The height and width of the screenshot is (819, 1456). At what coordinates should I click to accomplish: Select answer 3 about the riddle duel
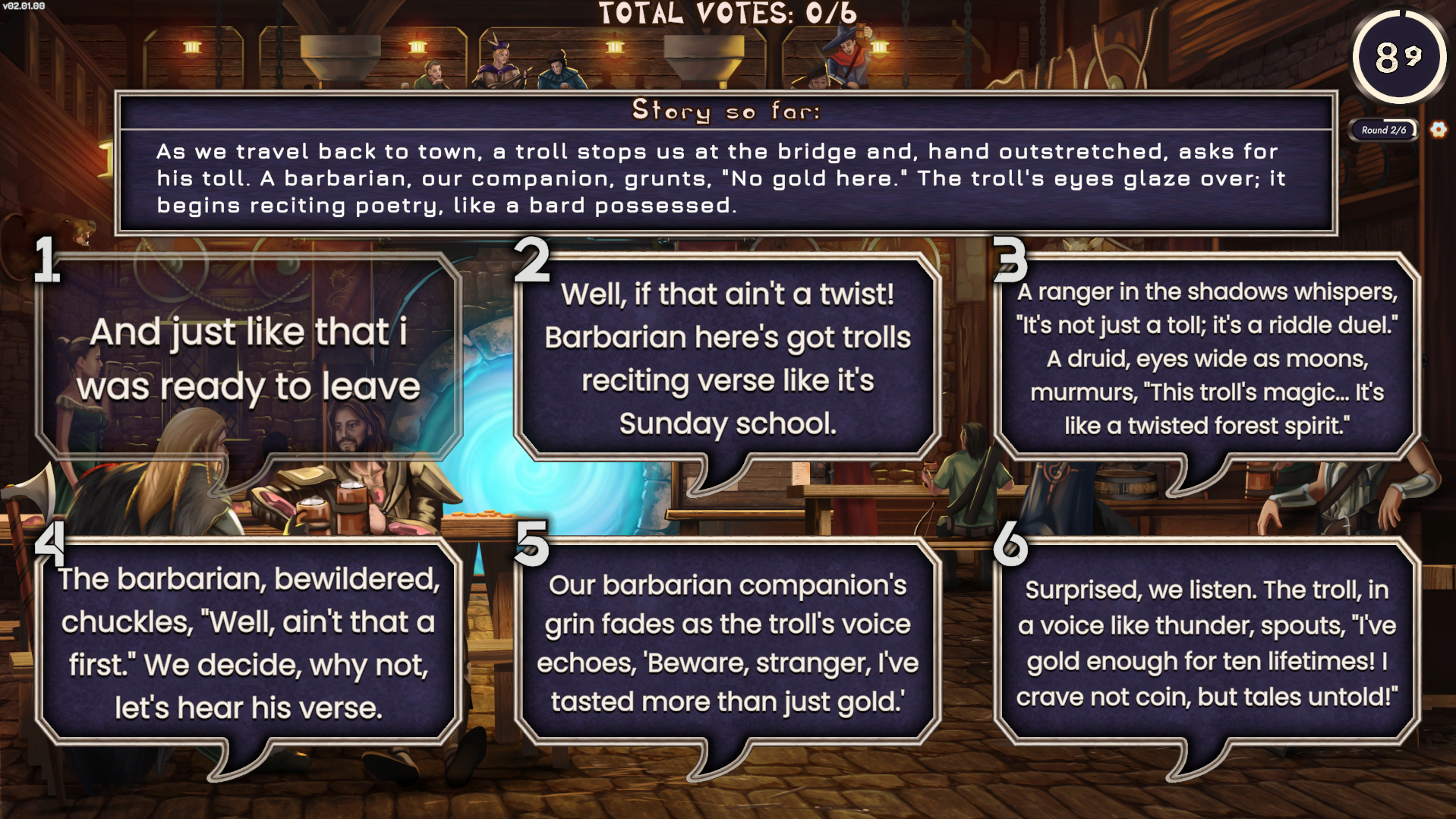coord(1206,358)
